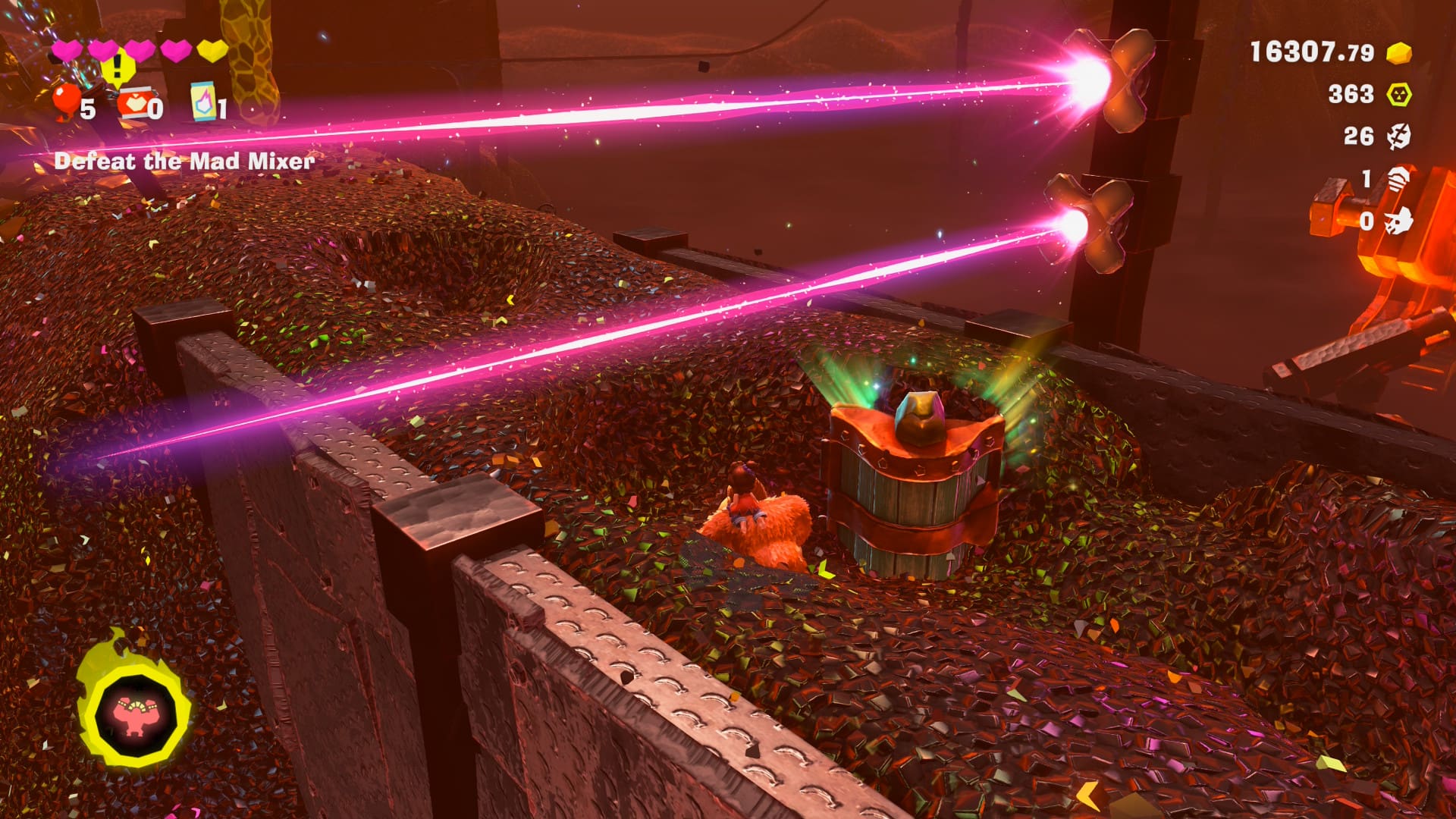Click the Defeat the Mad Mixer objective
This screenshot has width=1456, height=819.
[184, 161]
